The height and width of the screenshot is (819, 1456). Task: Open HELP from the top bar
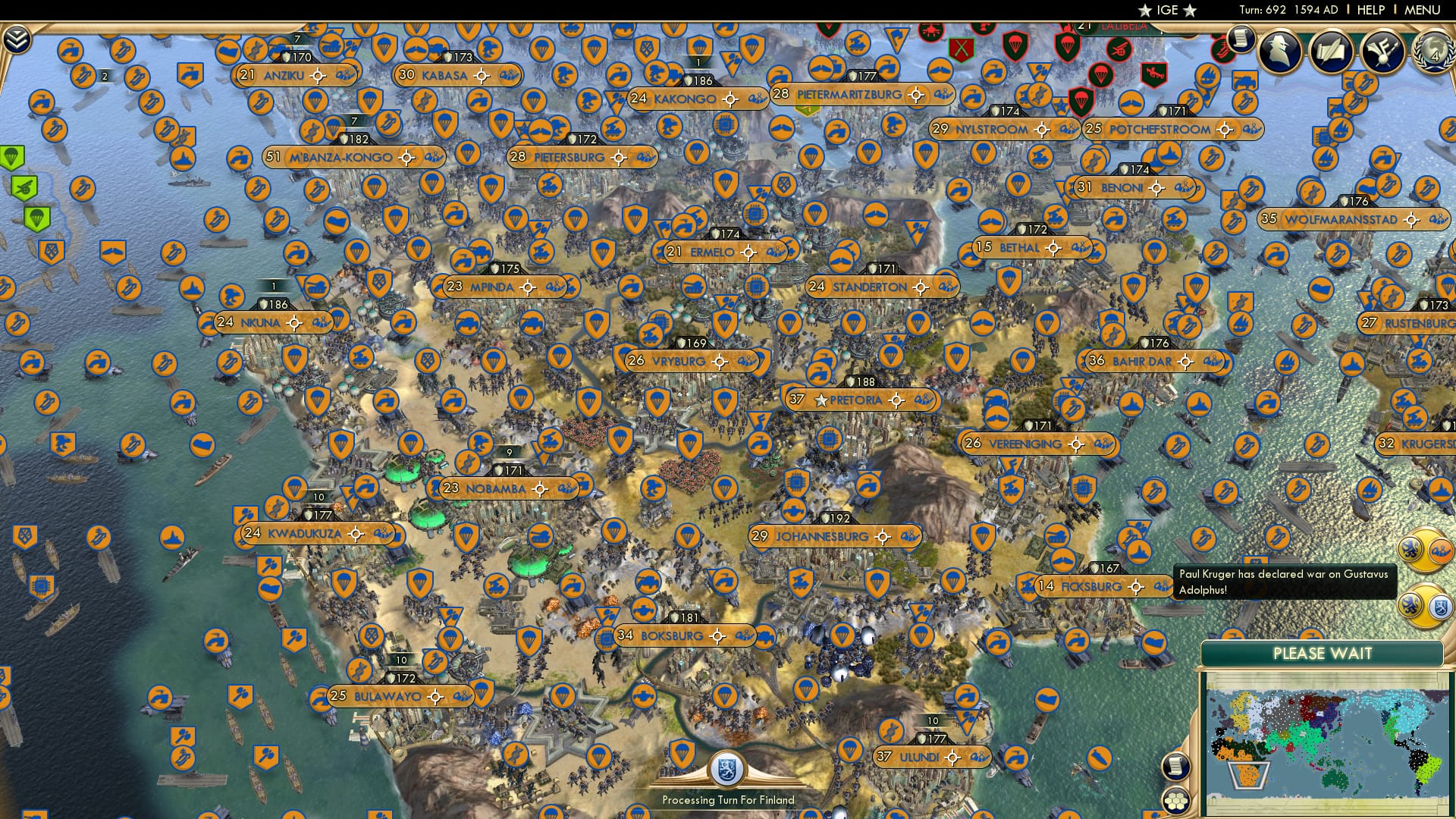1373,11
